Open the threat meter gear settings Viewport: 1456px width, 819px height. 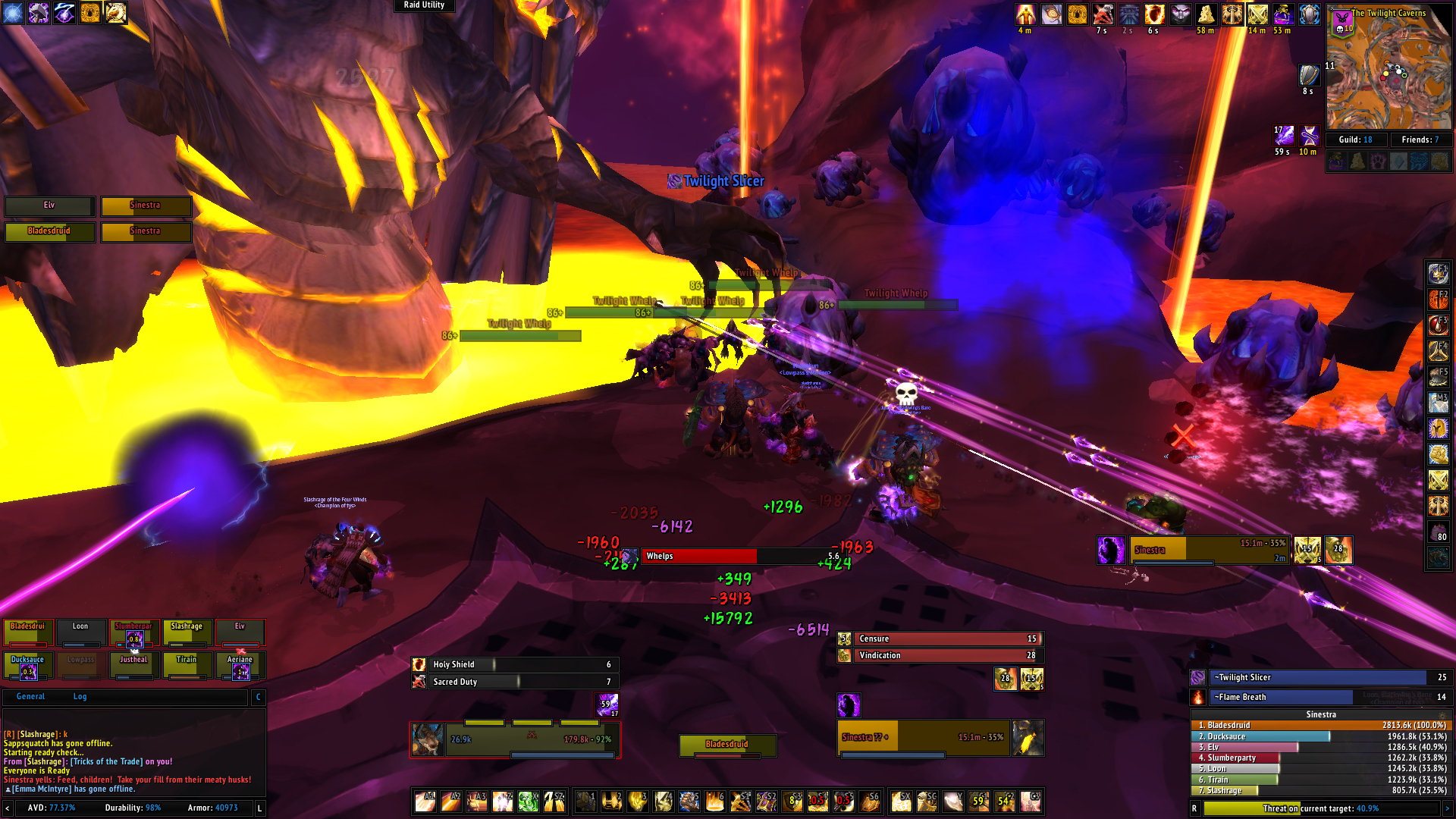point(1442,714)
